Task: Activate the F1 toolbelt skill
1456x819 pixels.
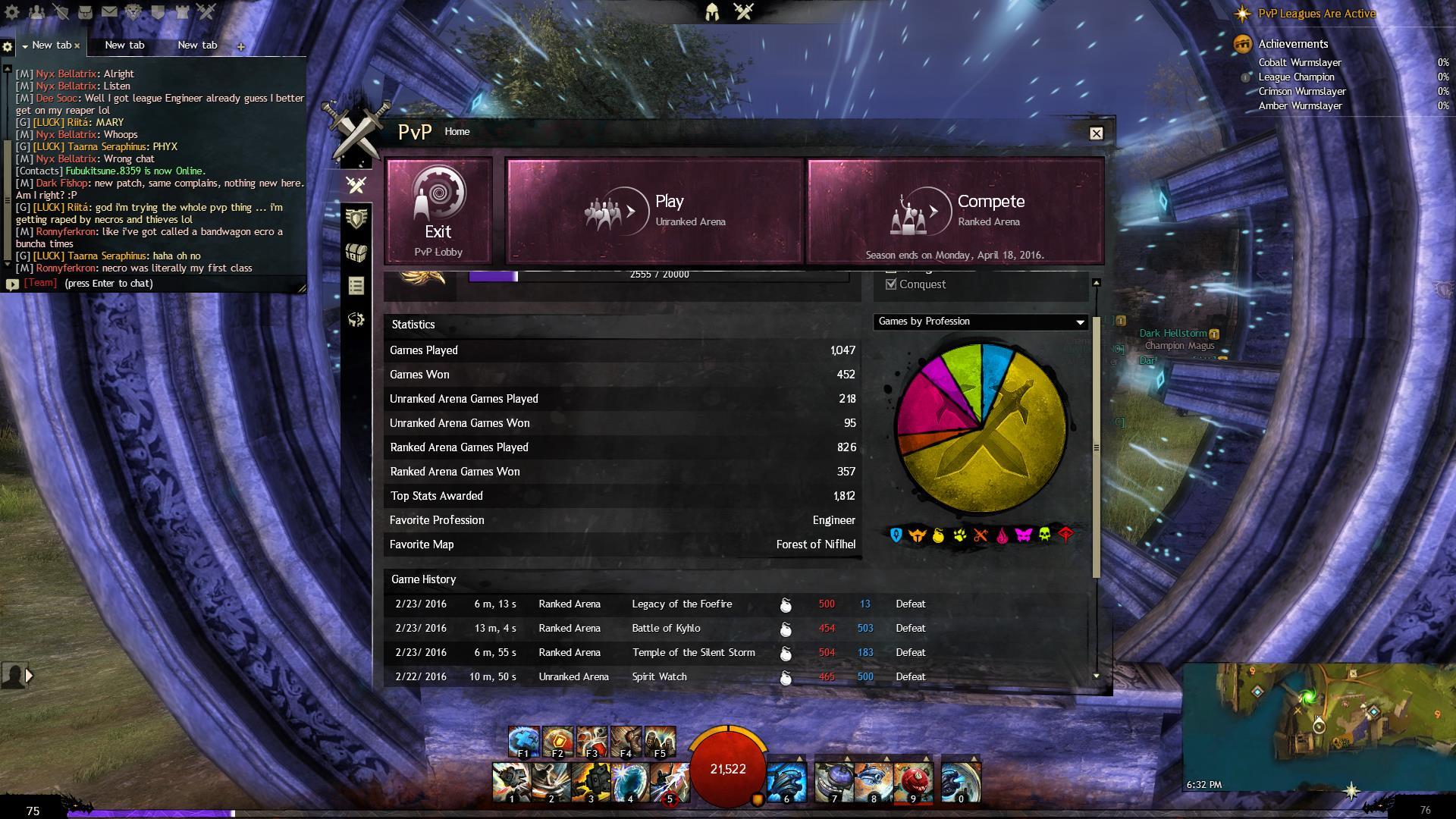Action: (523, 742)
